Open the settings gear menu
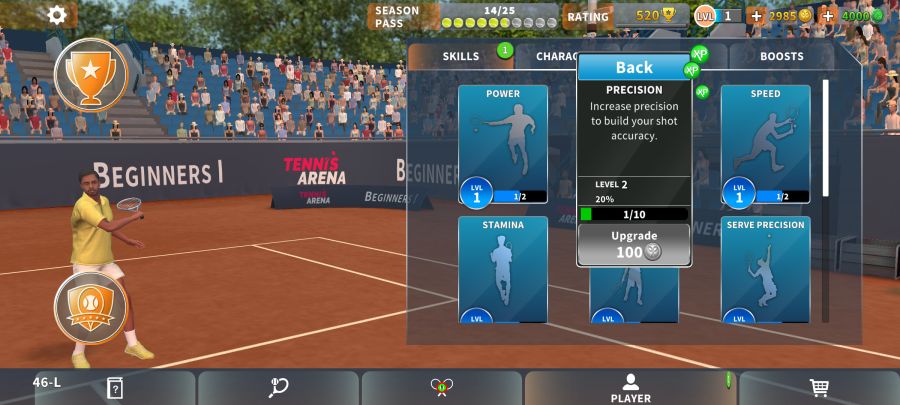Viewport: 900px width, 405px height. click(58, 15)
